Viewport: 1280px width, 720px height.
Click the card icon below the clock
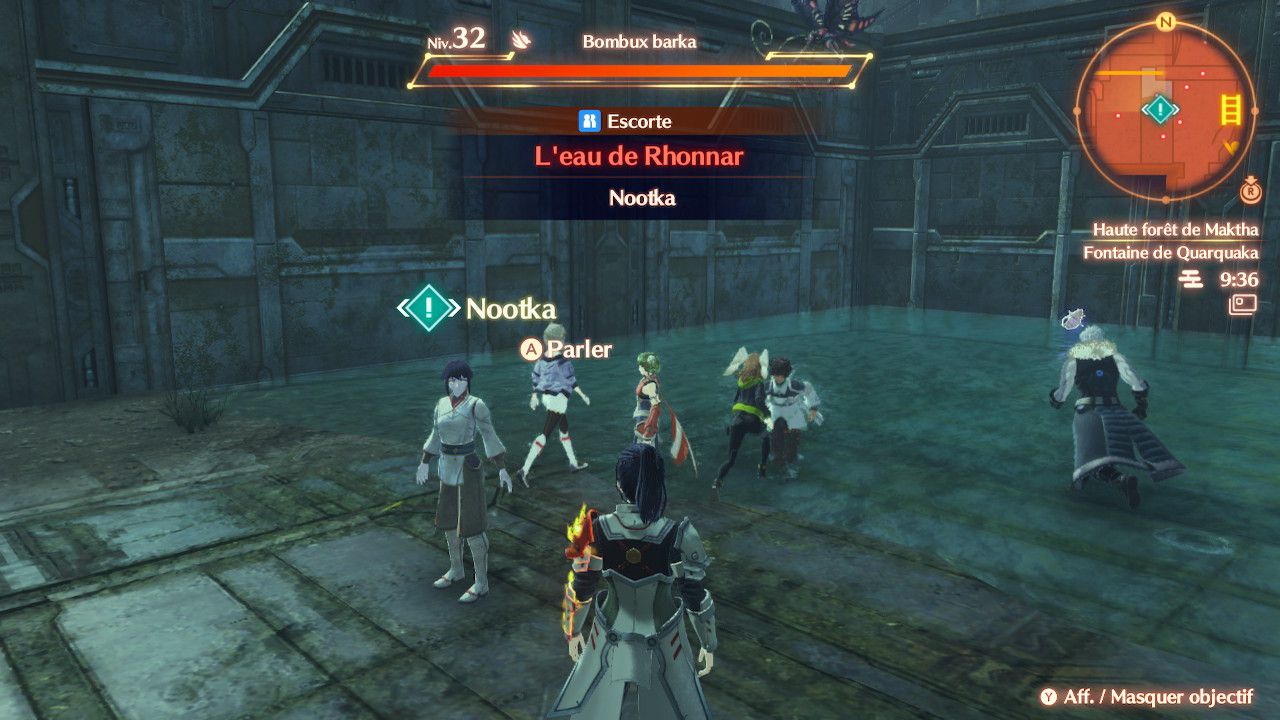(1244, 304)
